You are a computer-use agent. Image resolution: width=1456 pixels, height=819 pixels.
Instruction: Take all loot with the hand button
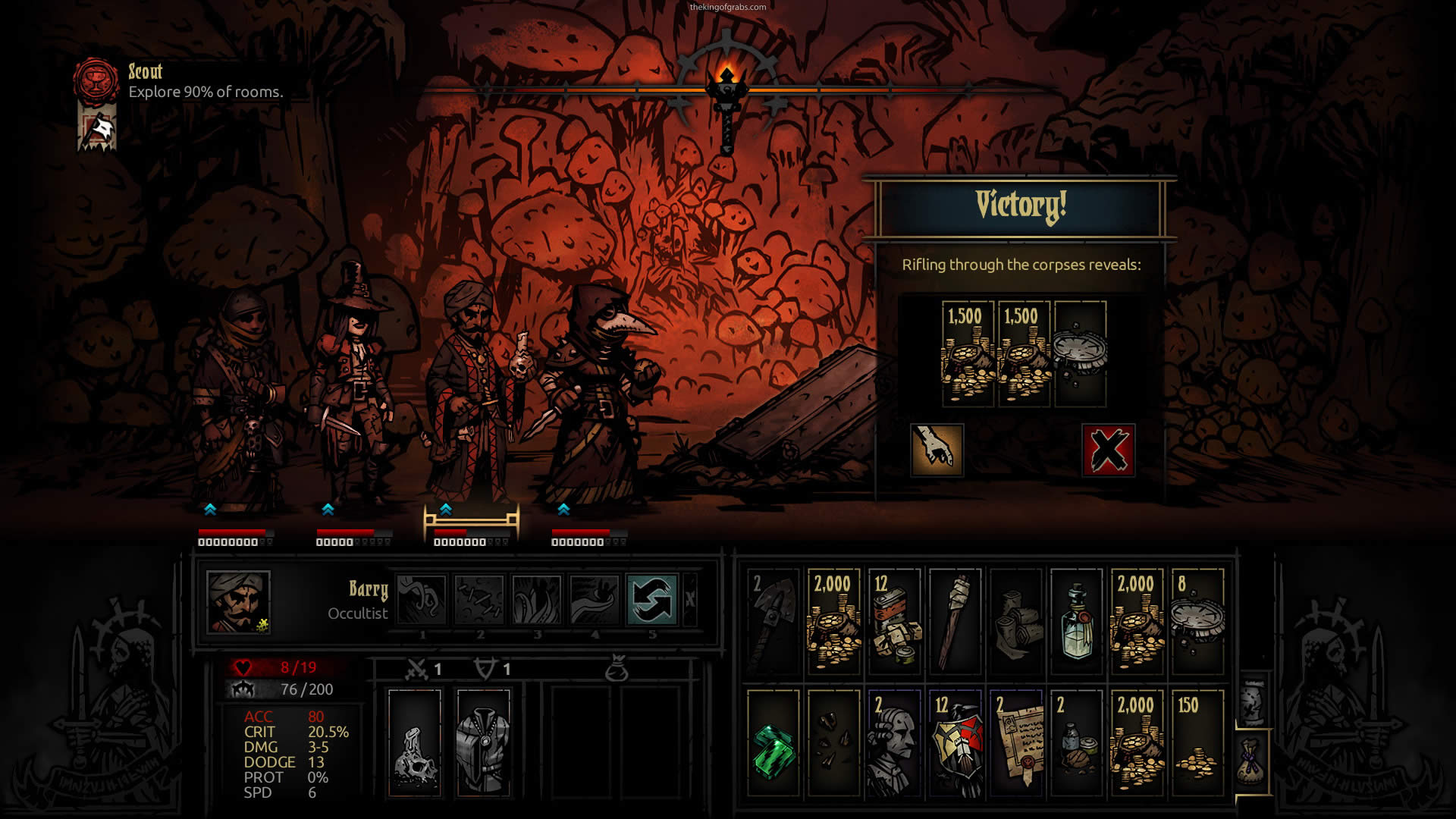coord(937,450)
